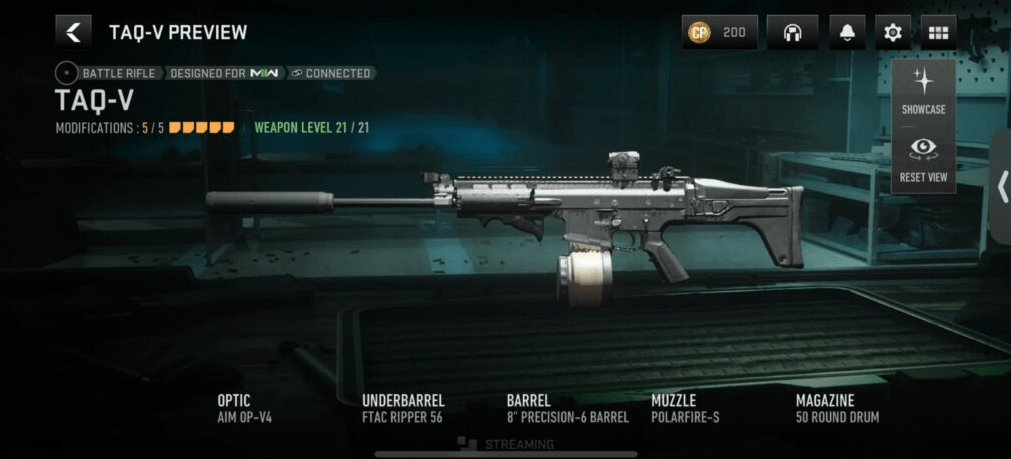Choose the Underbarrel FTAC Ripper 56 slot
Viewport: 1011px width, 459px height.
click(402, 408)
